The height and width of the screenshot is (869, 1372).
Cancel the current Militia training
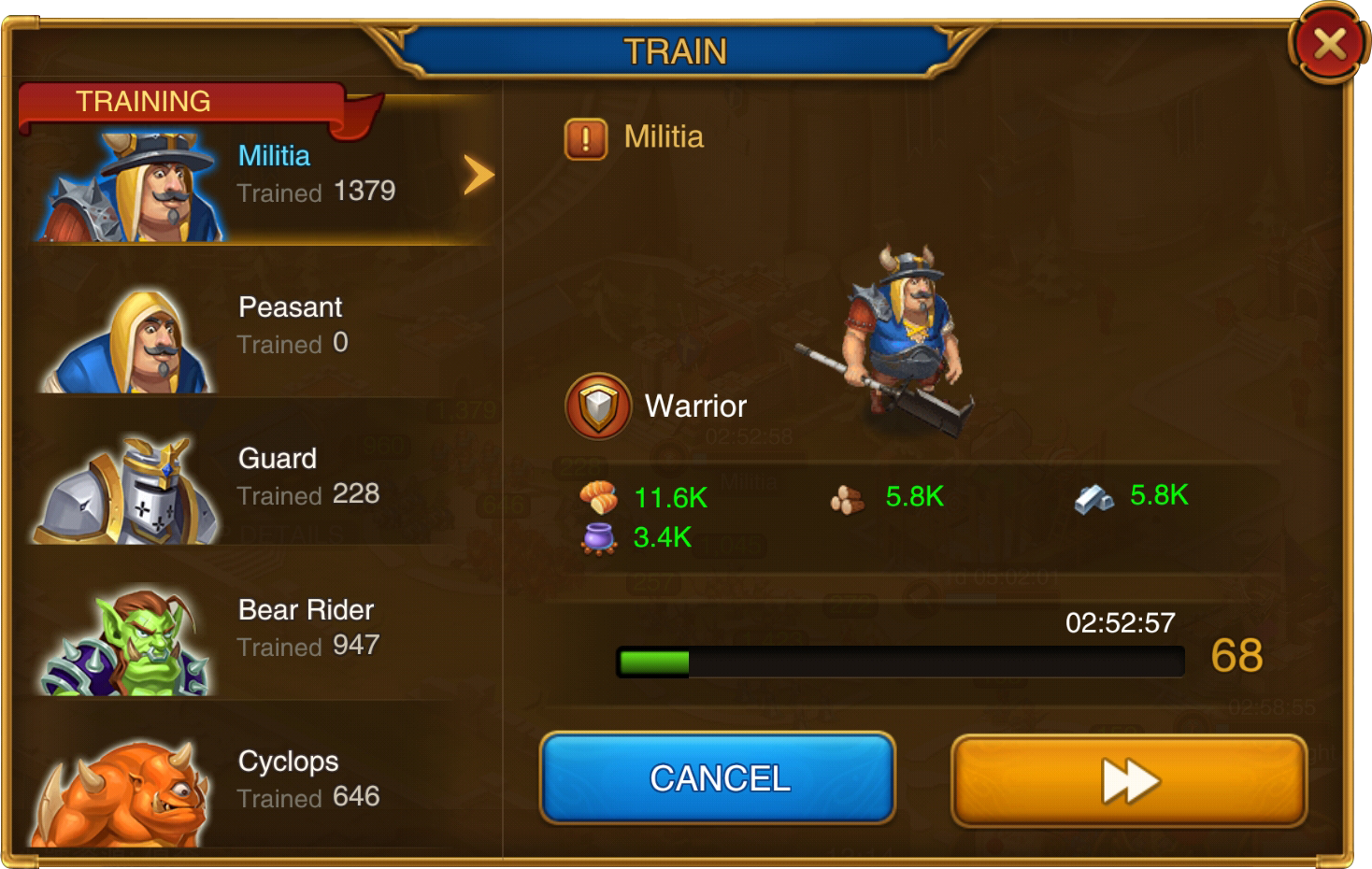(718, 778)
